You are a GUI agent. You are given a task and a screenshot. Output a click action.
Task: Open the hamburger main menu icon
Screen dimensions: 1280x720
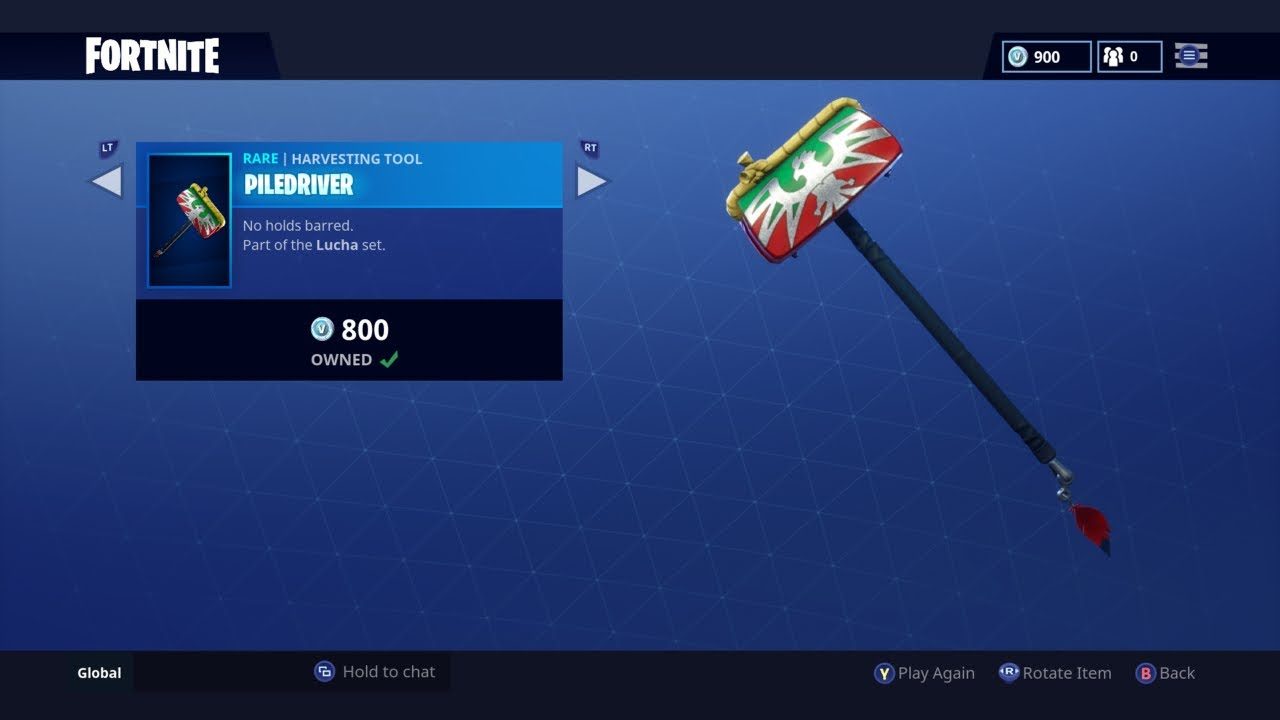1190,57
